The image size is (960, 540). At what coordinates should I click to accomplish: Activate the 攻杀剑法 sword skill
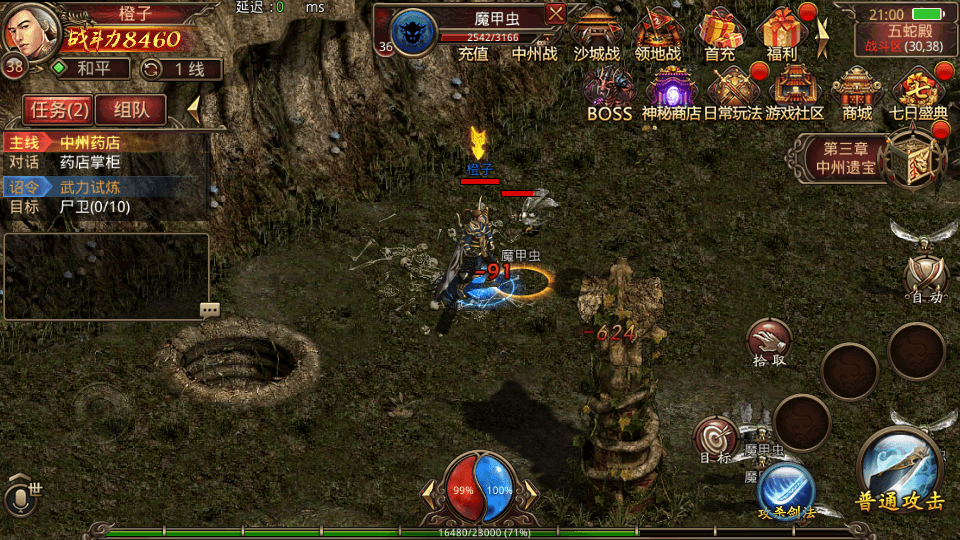[x=786, y=490]
